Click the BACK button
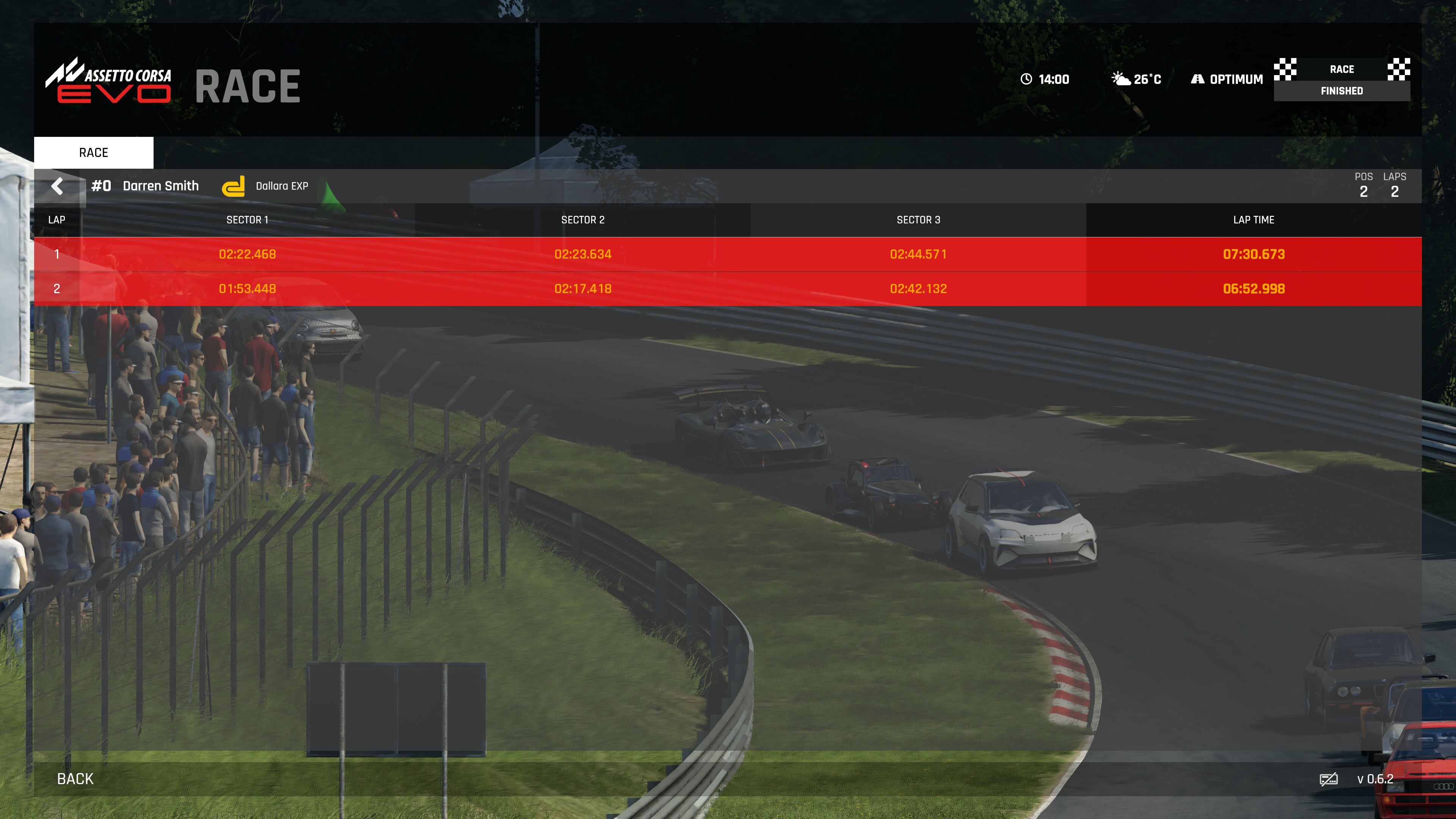This screenshot has height=819, width=1456. (75, 779)
